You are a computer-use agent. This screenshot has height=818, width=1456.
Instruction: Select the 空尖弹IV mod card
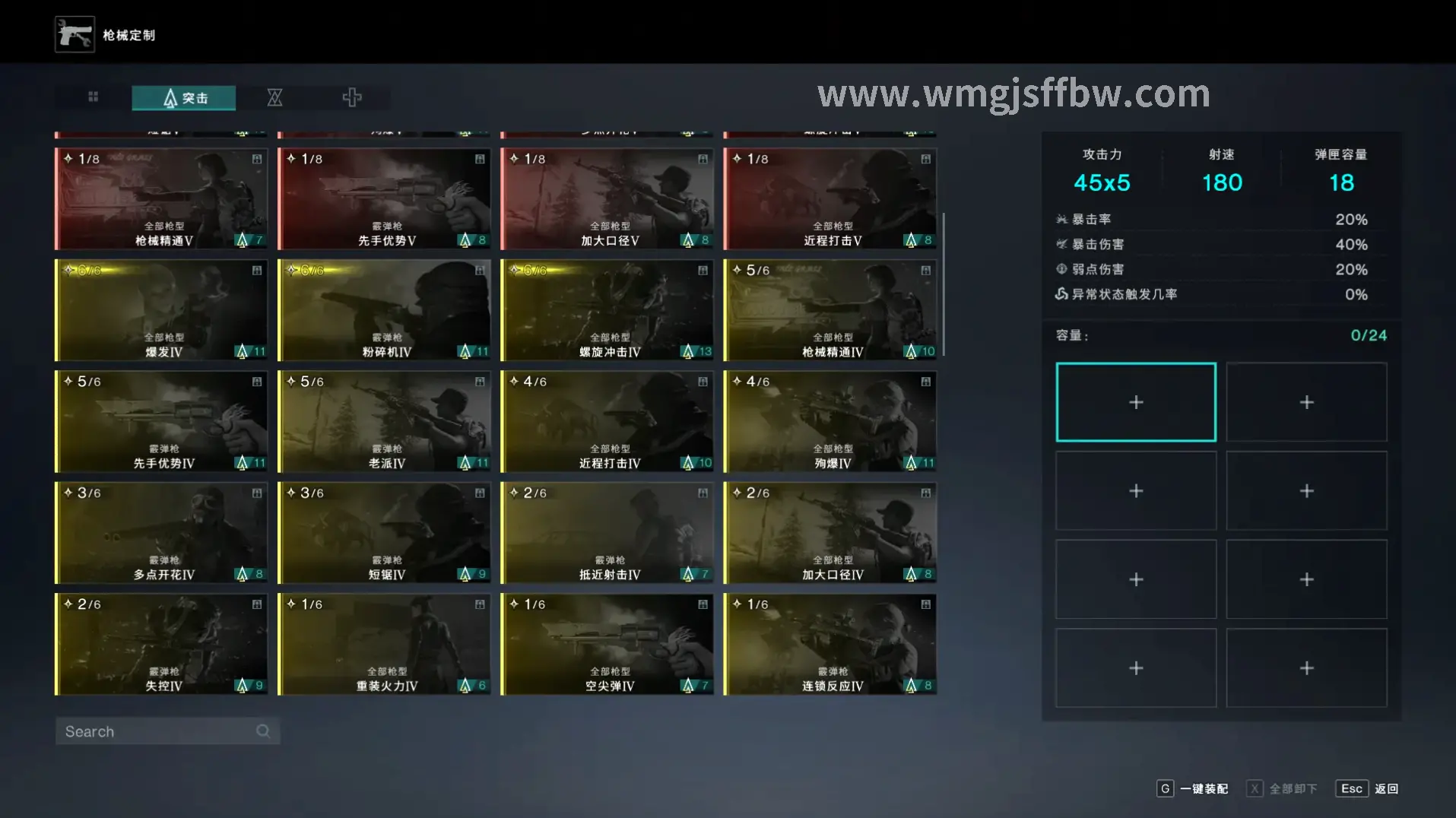point(607,645)
